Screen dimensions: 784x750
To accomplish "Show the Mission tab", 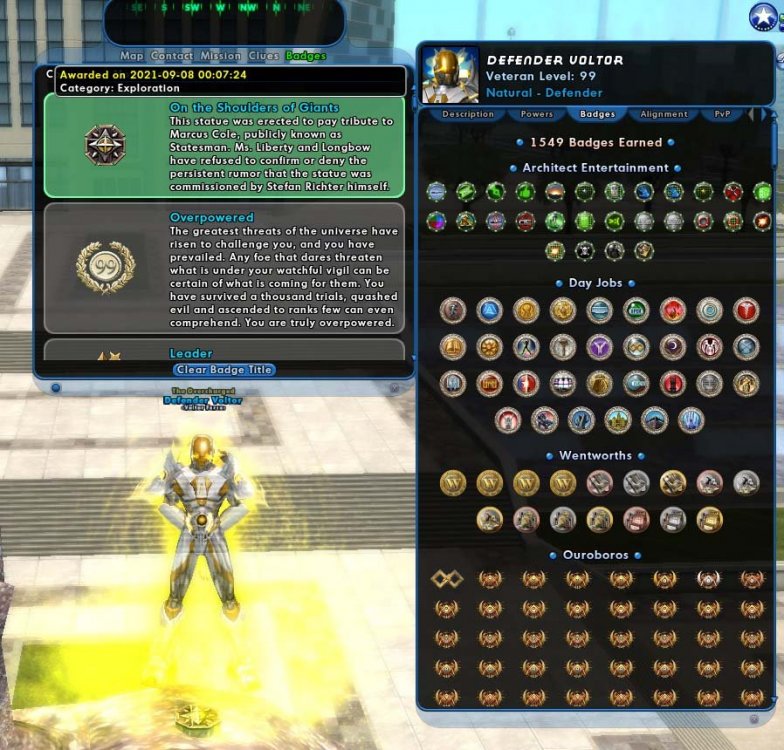I will pos(220,56).
